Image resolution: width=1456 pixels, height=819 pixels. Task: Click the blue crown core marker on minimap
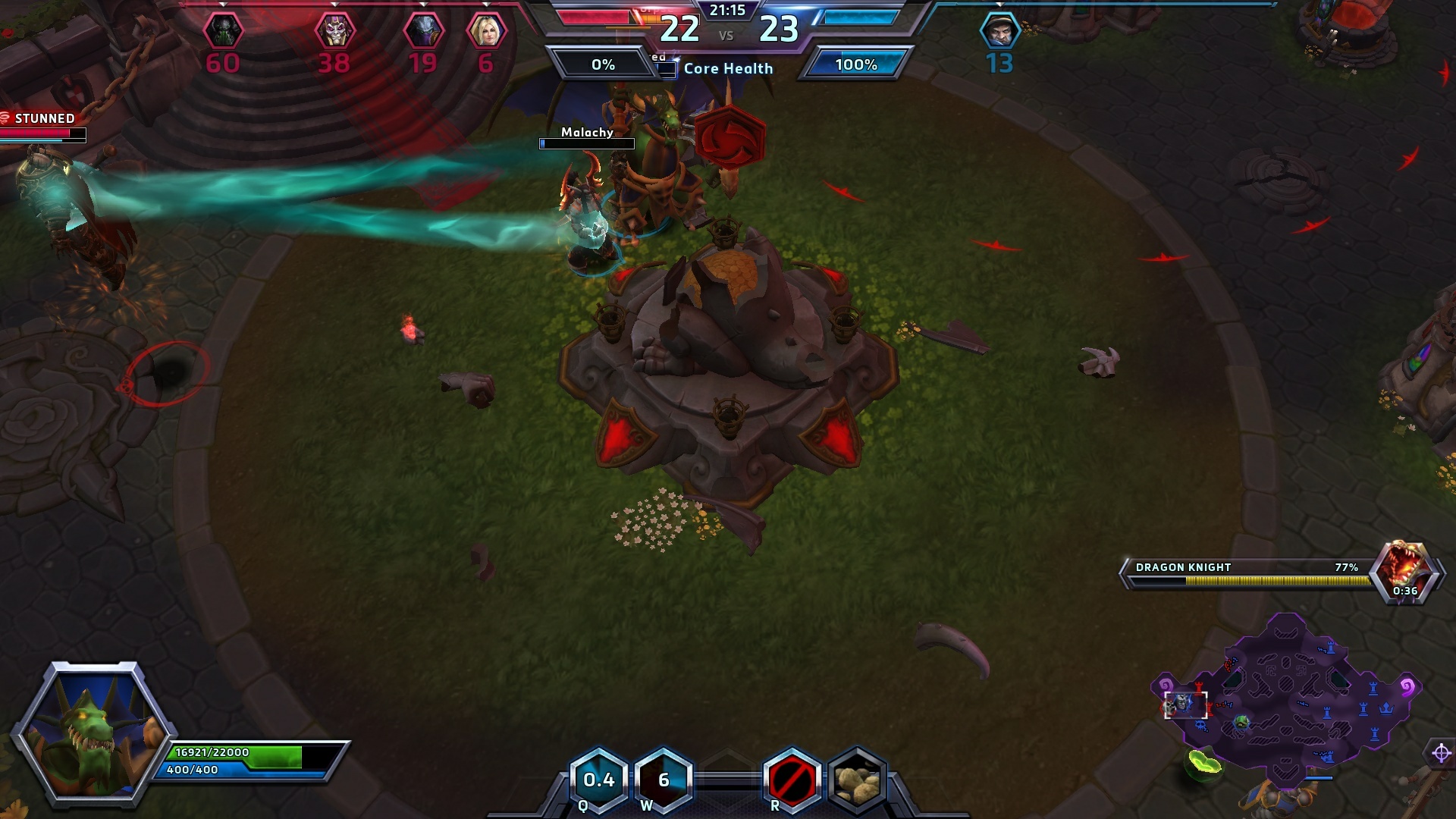(1387, 708)
